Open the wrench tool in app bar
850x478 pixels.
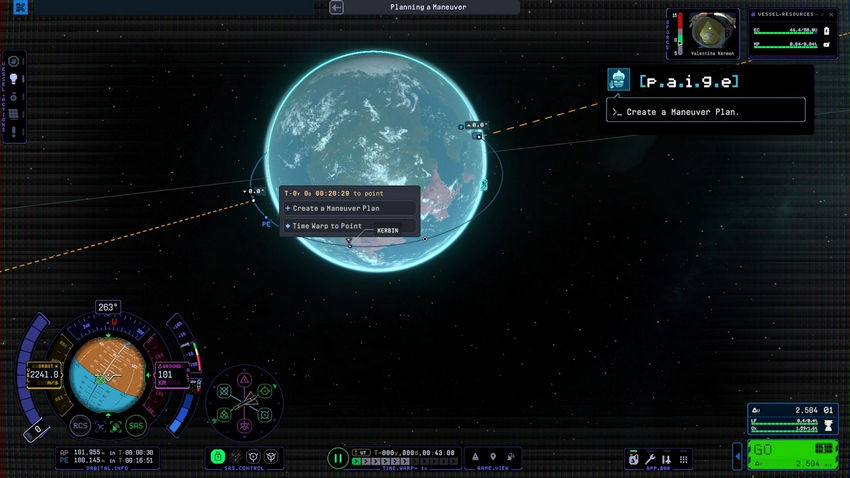click(x=650, y=458)
